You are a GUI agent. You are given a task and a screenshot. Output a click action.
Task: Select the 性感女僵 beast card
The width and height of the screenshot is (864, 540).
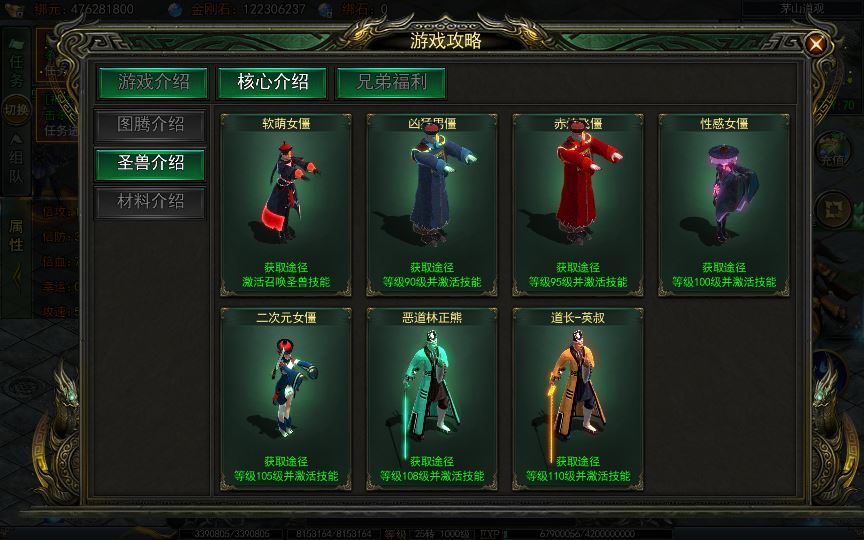(723, 204)
